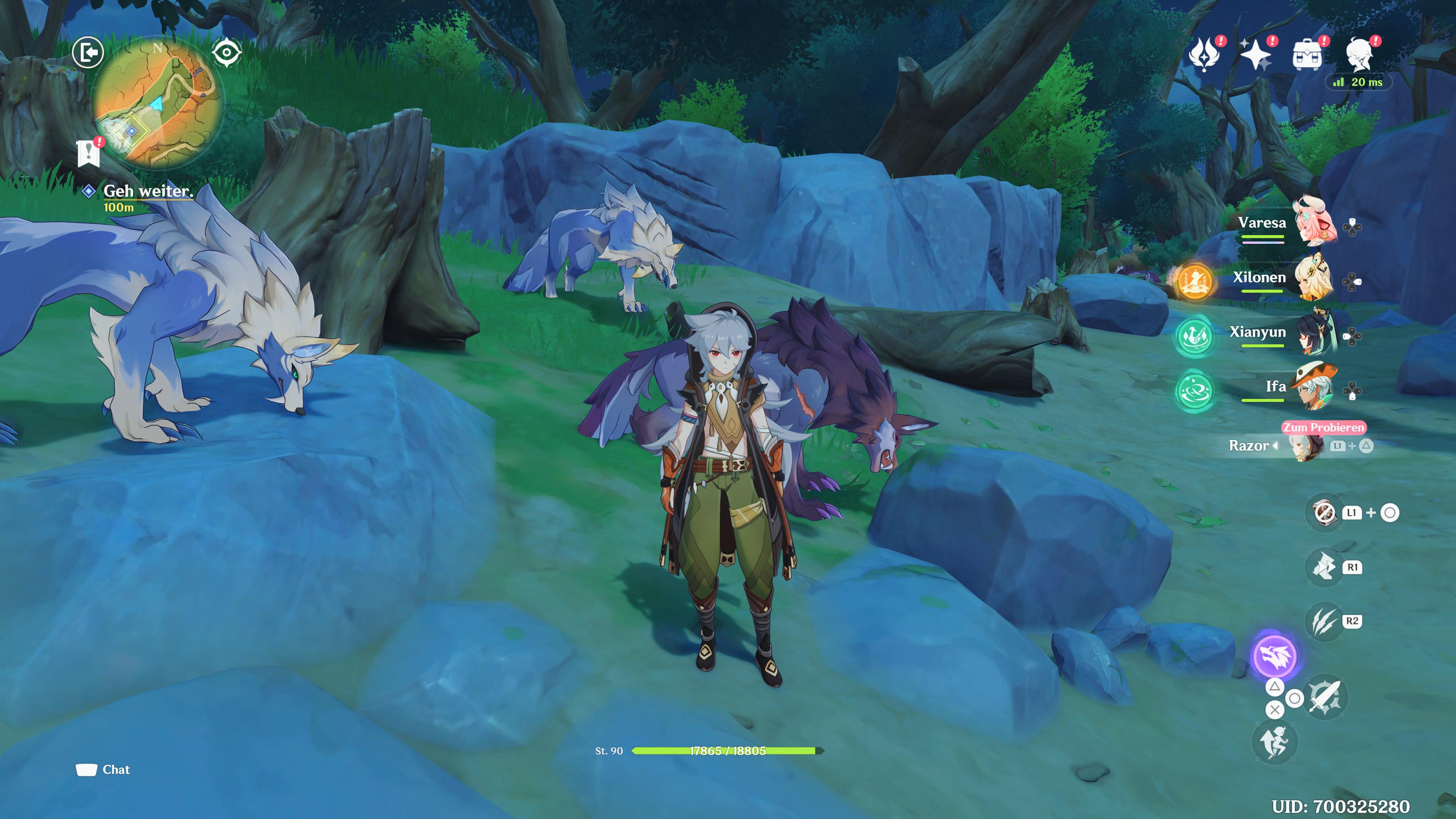Toggle the eye-shaped view icon
The image size is (1456, 819).
[x=227, y=53]
